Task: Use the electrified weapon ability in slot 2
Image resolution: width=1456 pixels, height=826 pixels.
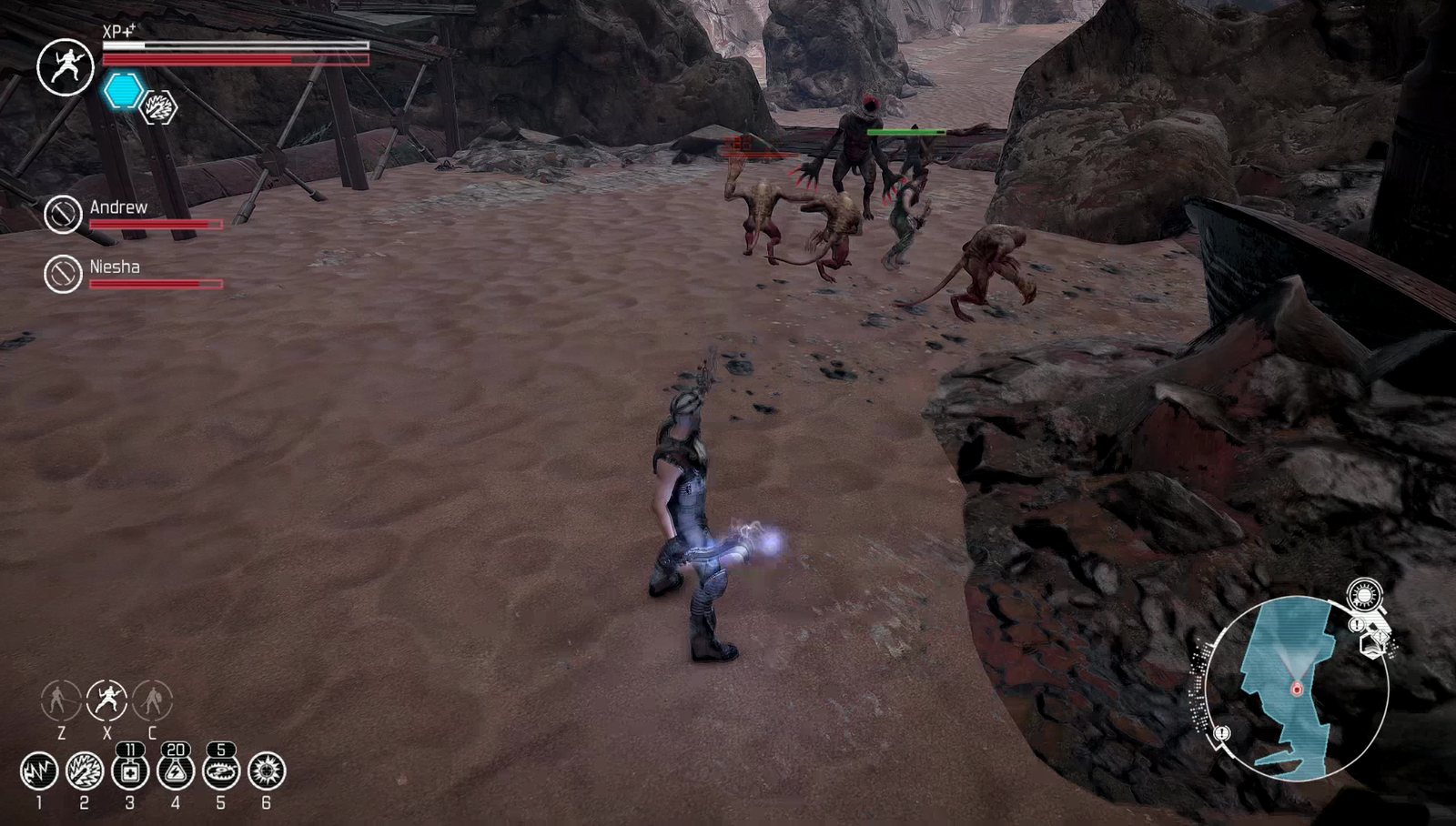Action: [85, 771]
